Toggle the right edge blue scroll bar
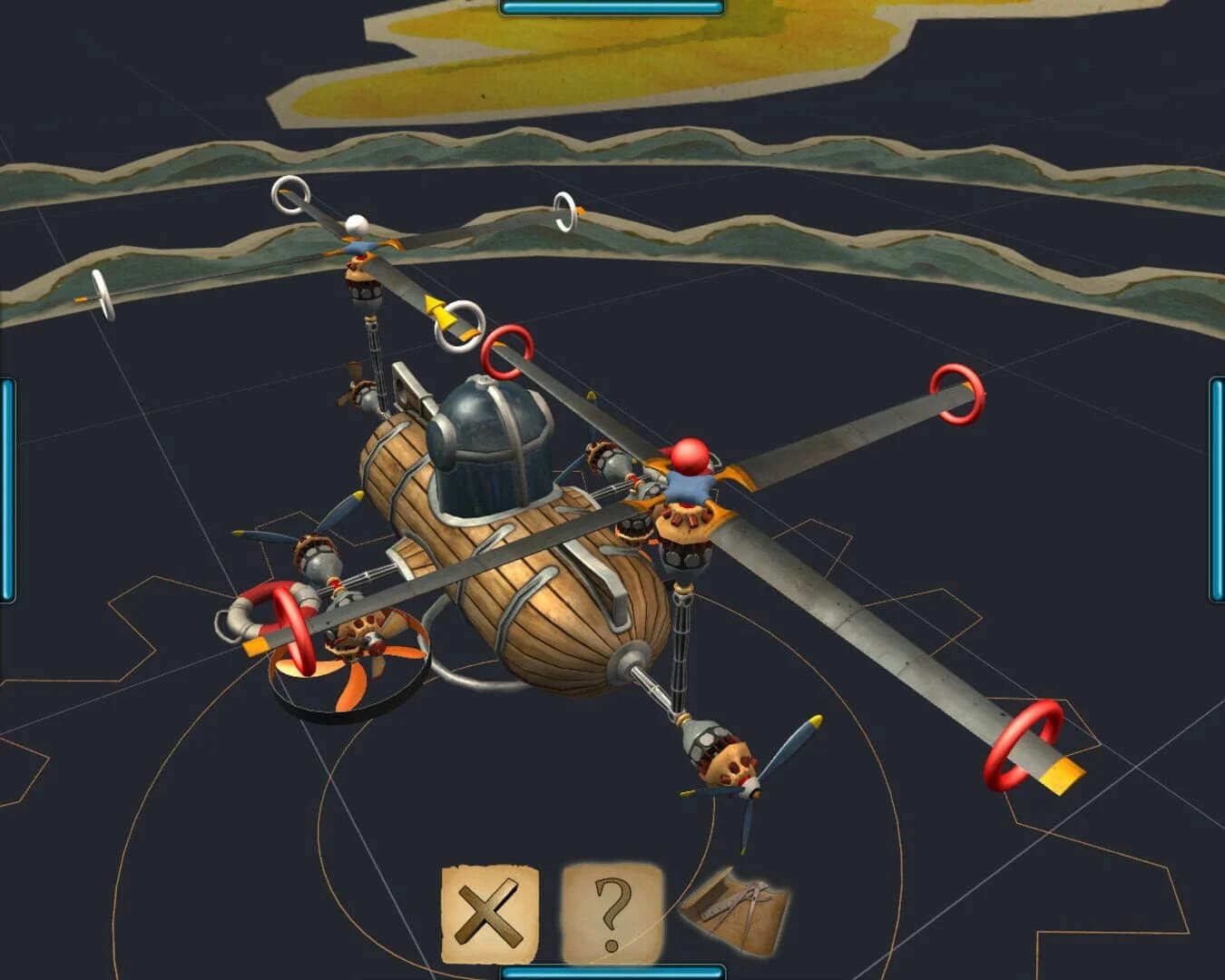 tap(1217, 481)
